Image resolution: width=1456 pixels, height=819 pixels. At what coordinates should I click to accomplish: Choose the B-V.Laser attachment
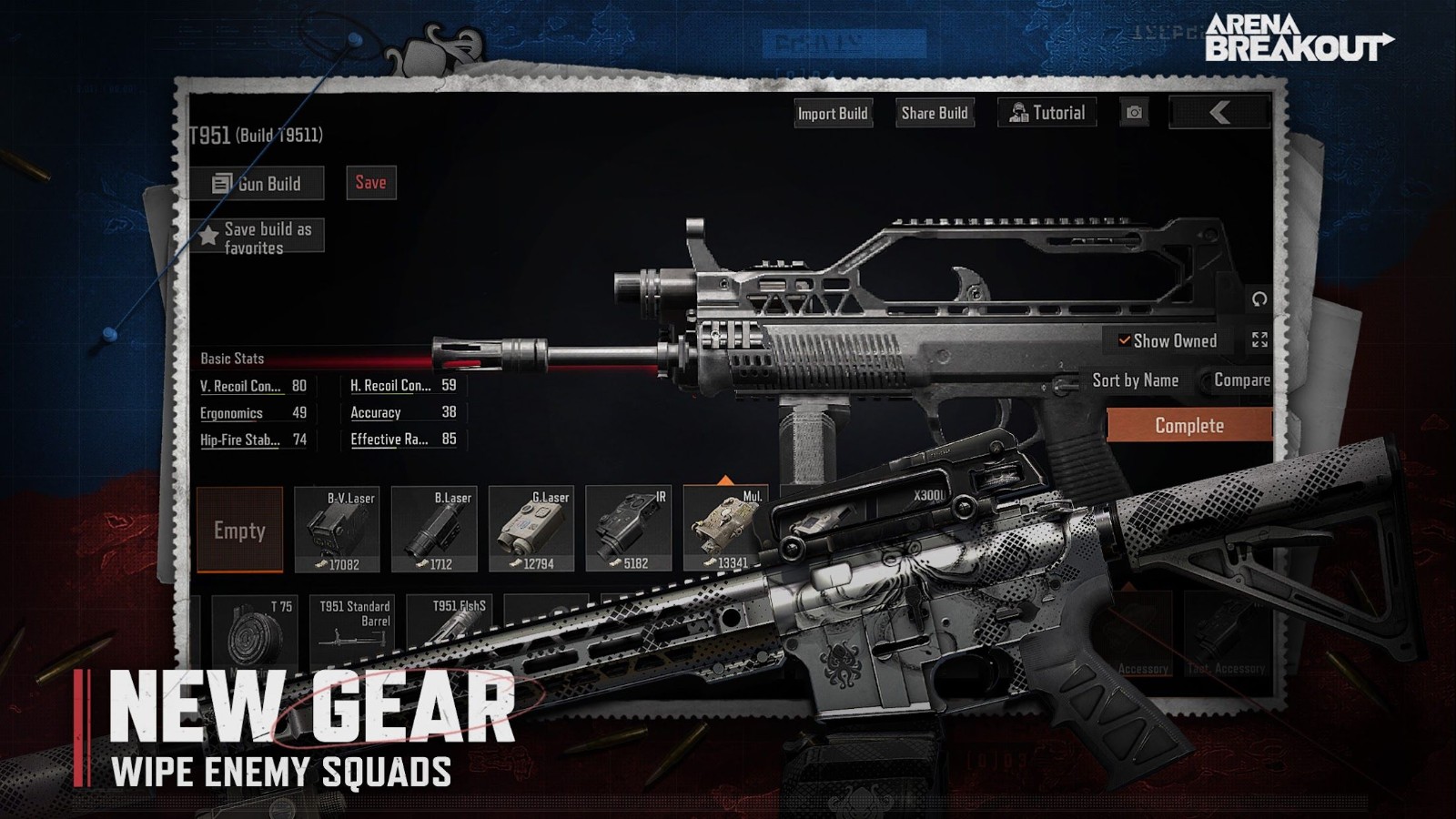point(337,530)
